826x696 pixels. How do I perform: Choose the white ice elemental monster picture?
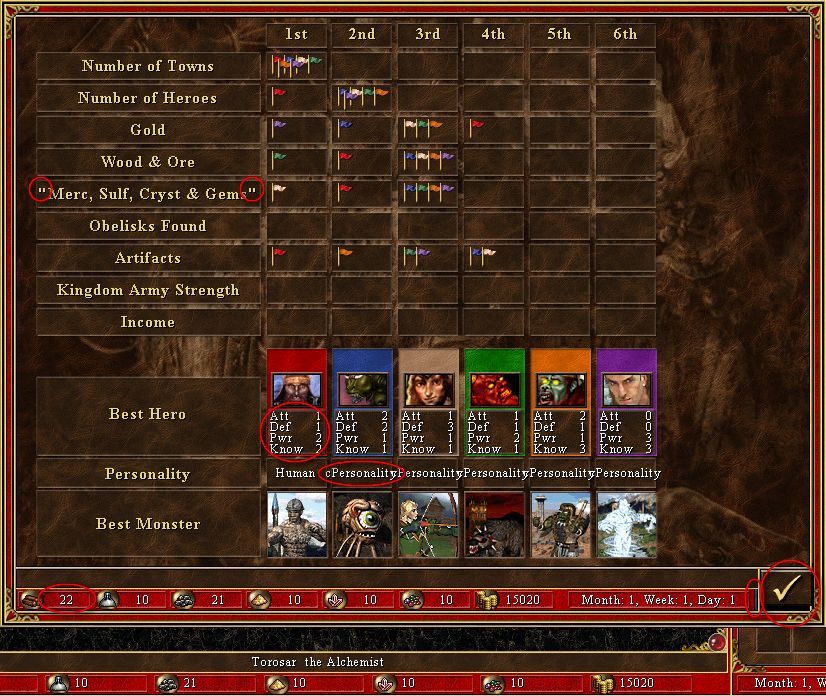pos(626,524)
